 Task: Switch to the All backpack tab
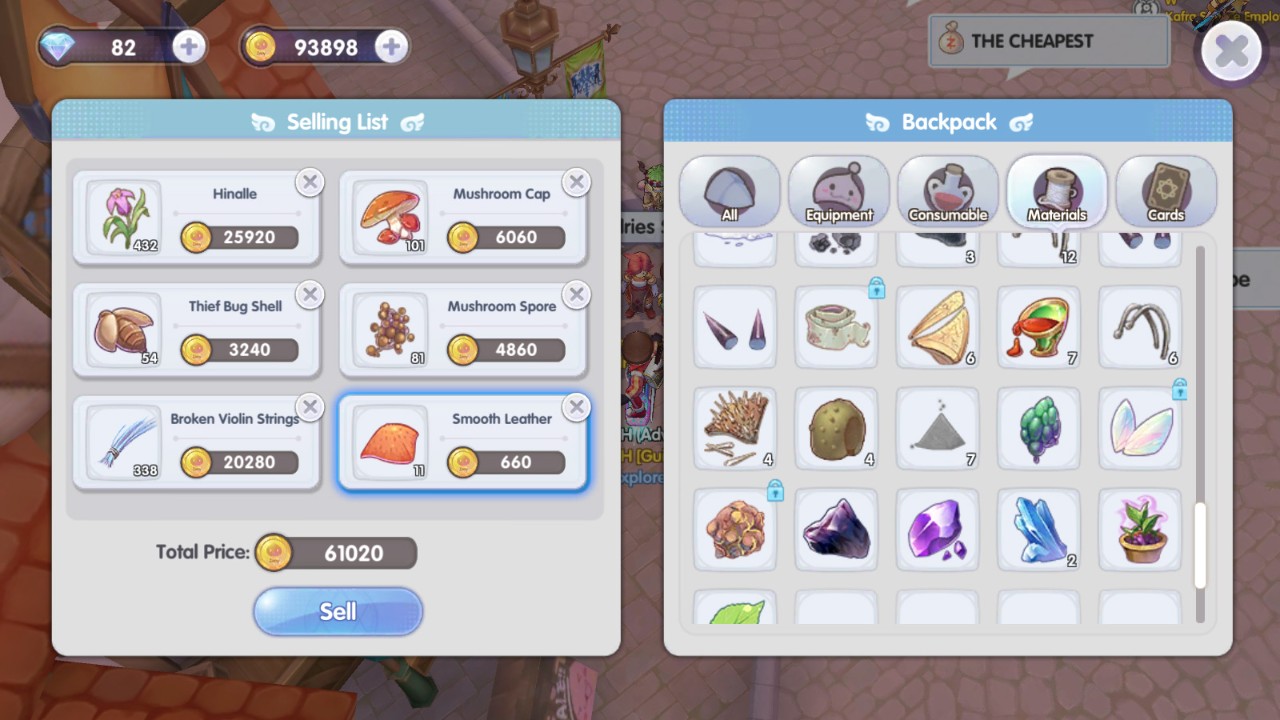point(730,191)
